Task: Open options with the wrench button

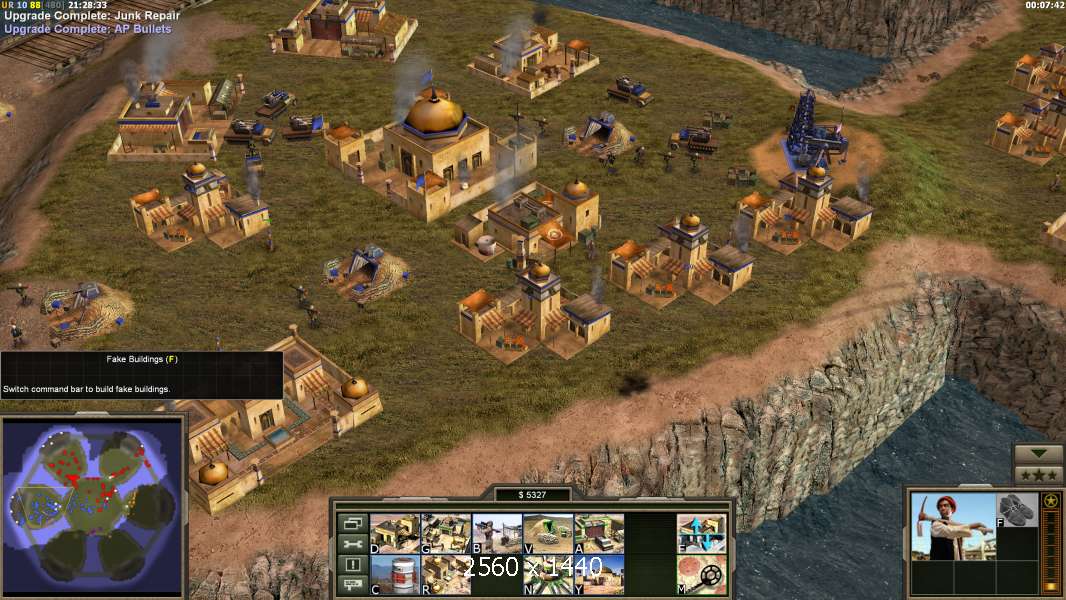Action: pos(351,544)
